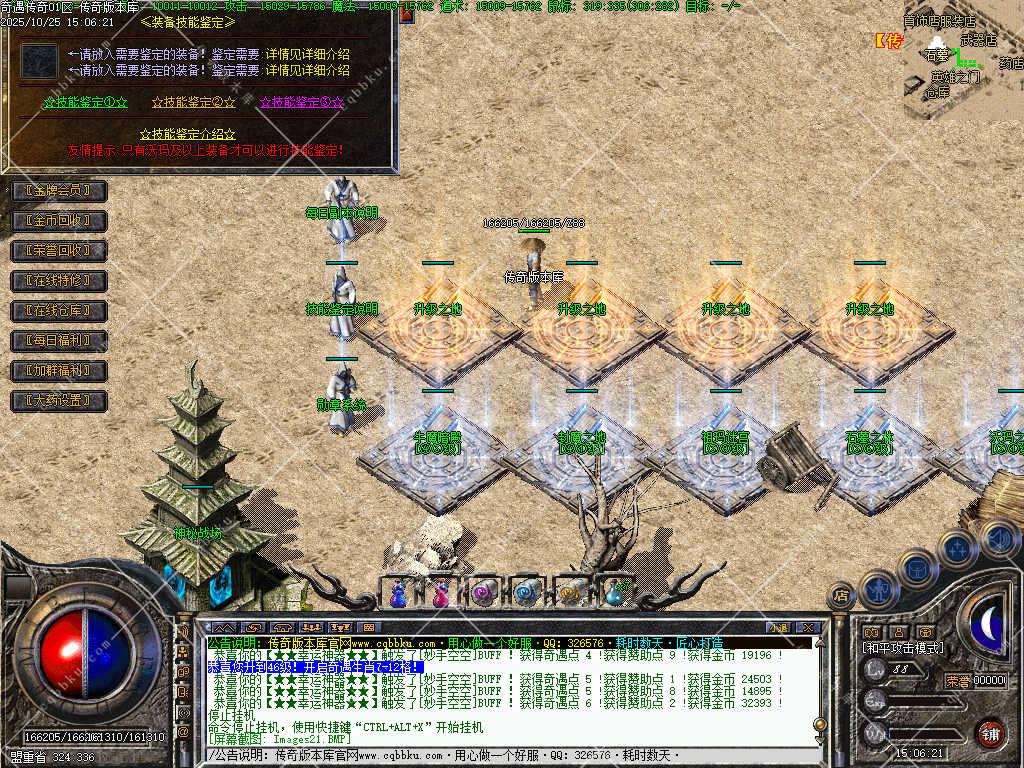Image resolution: width=1024 pixels, height=768 pixels.
Task: Toggle the 和平攻击模式 attack mode label
Action: point(902,648)
